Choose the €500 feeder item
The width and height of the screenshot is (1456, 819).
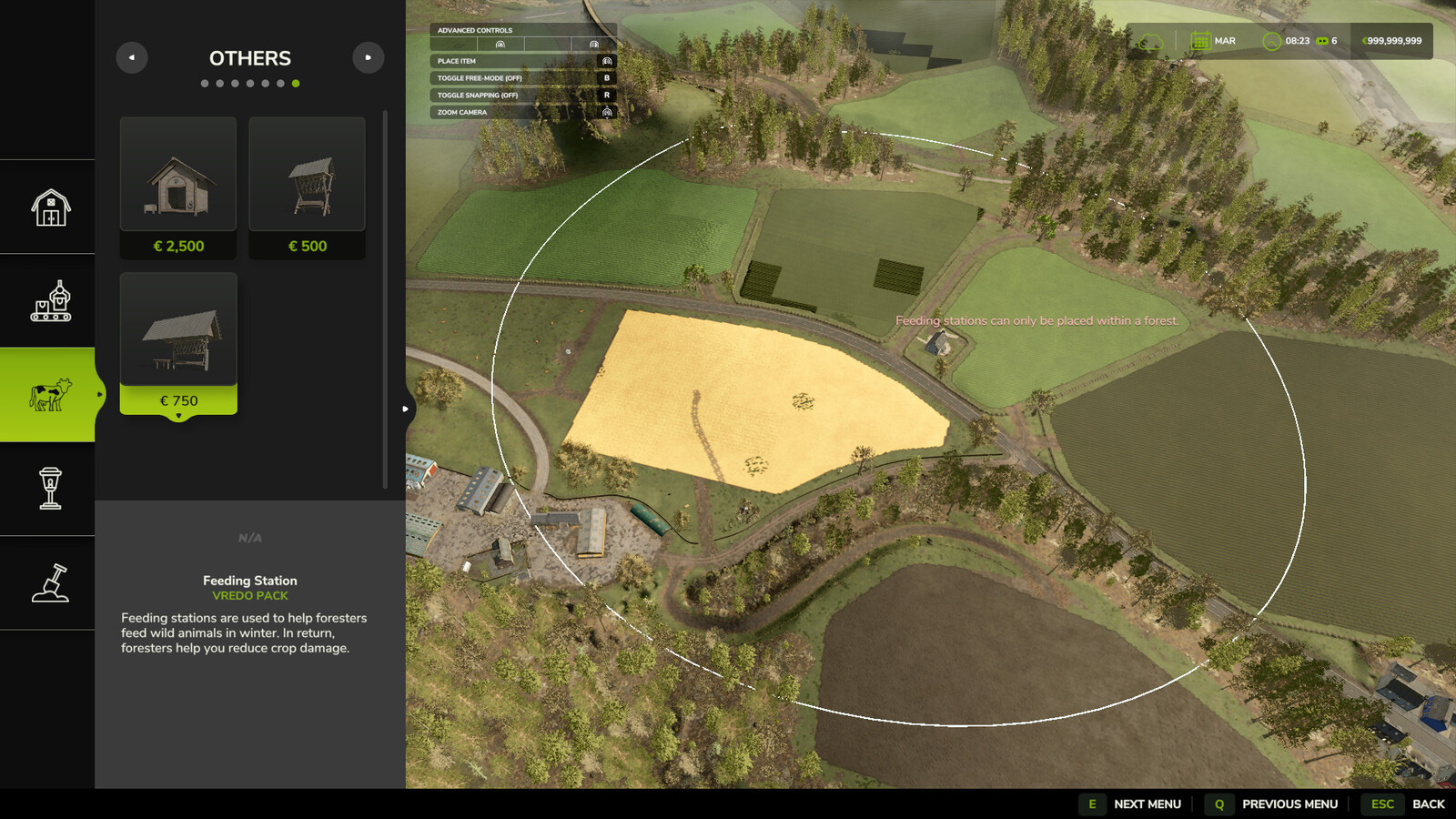coord(307,187)
